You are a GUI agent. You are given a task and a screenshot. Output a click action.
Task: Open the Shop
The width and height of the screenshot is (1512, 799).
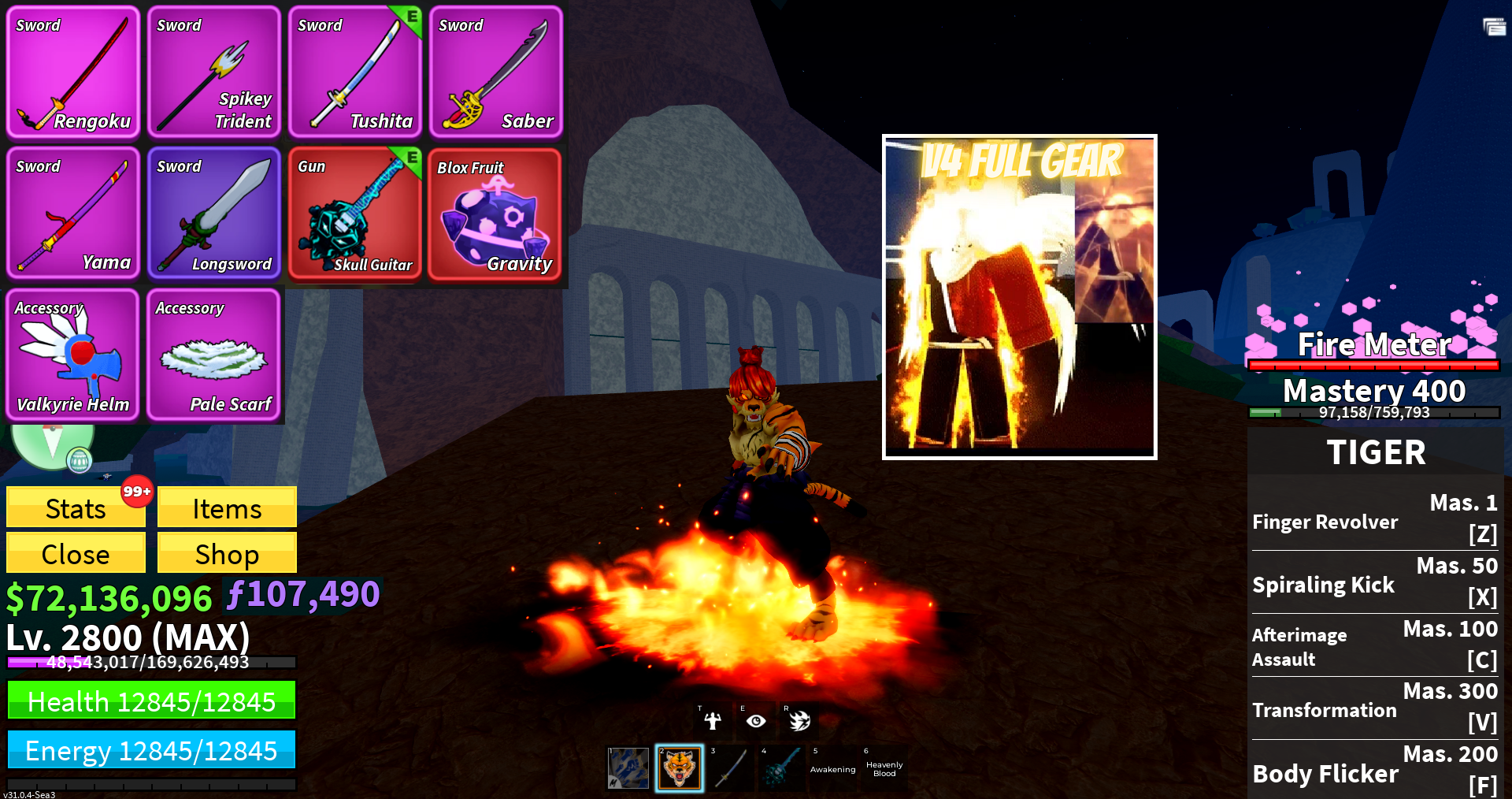pos(227,553)
